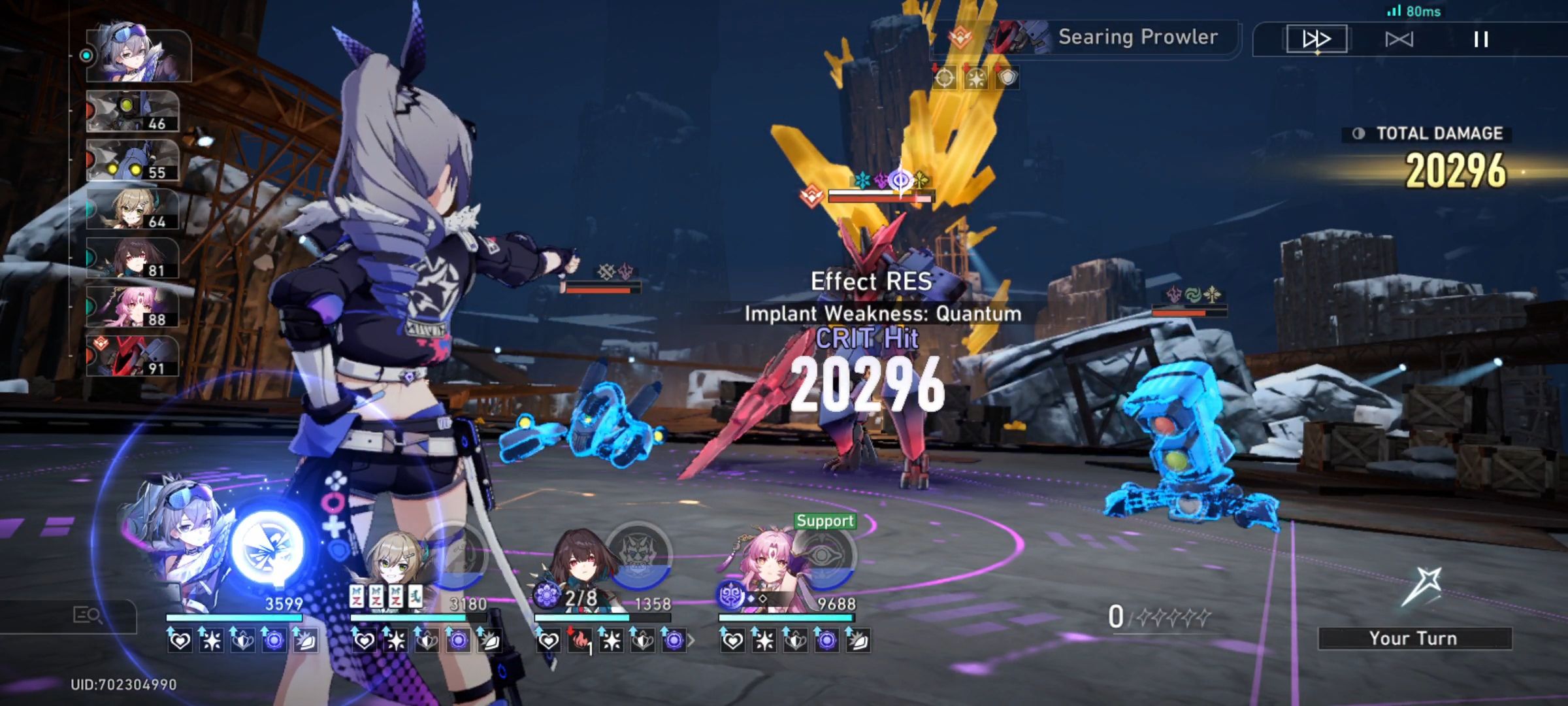Expand Sushang's hidden buffs arrow

coord(692,641)
